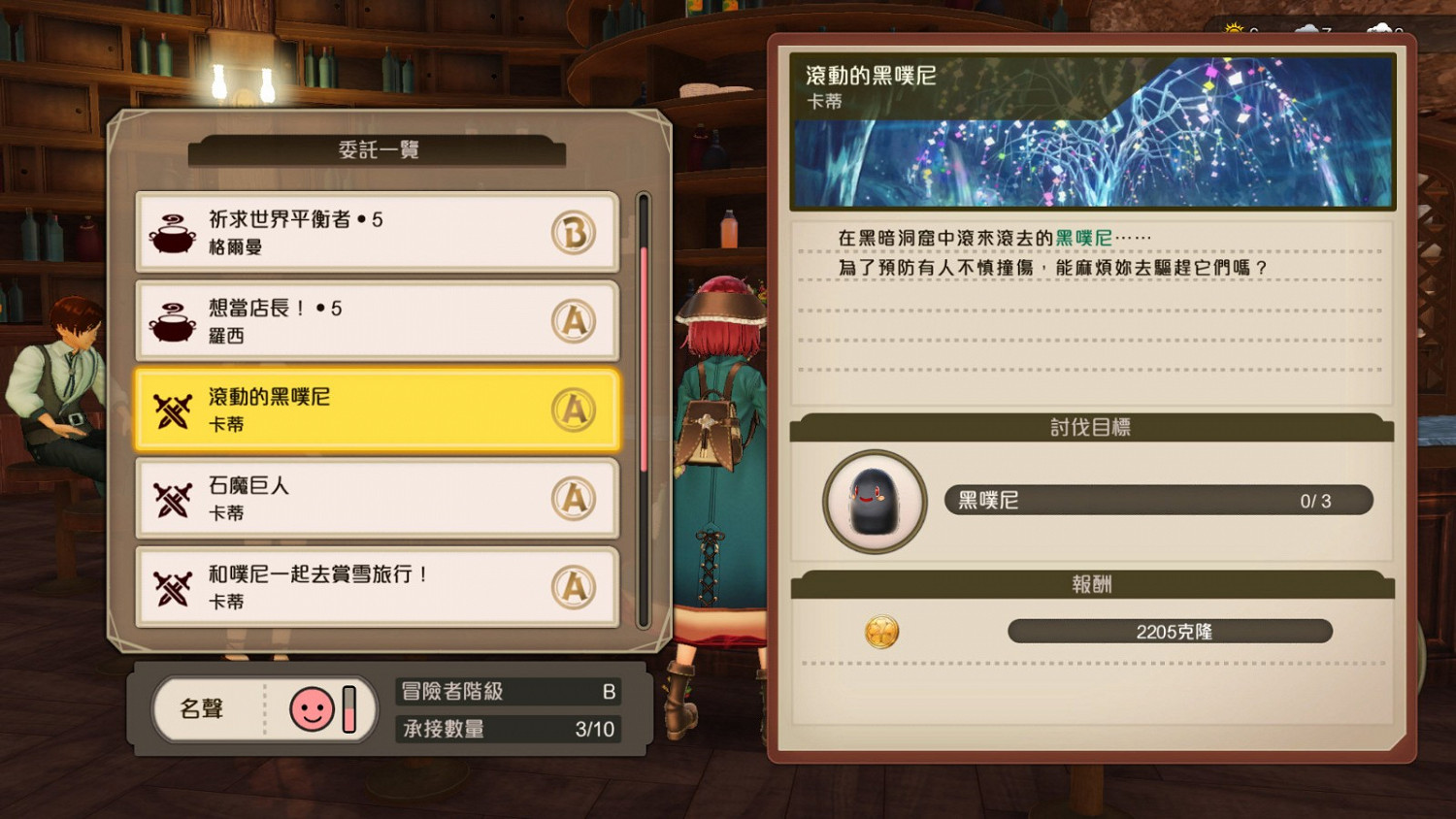Click the cauldron icon beside 想當店長！•5
The width and height of the screenshot is (1456, 819).
tap(173, 321)
